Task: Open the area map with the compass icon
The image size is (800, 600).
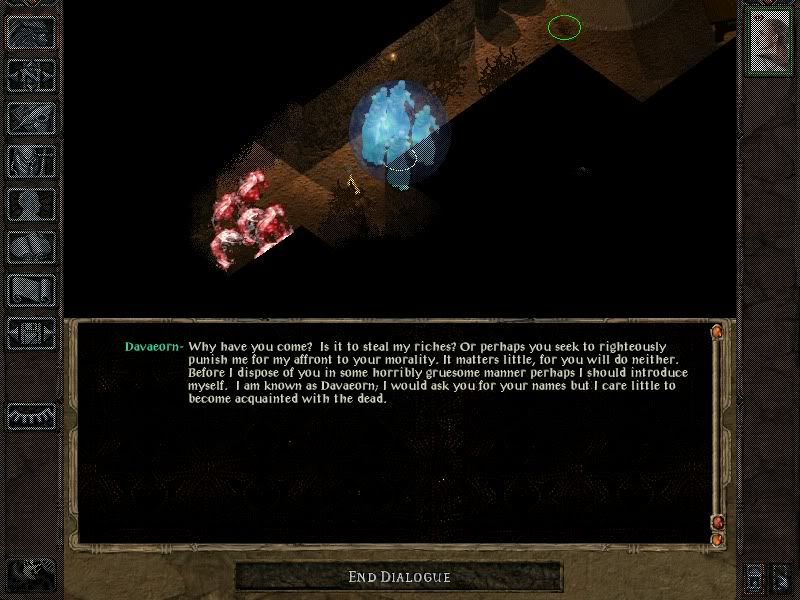Action: [x=32, y=75]
